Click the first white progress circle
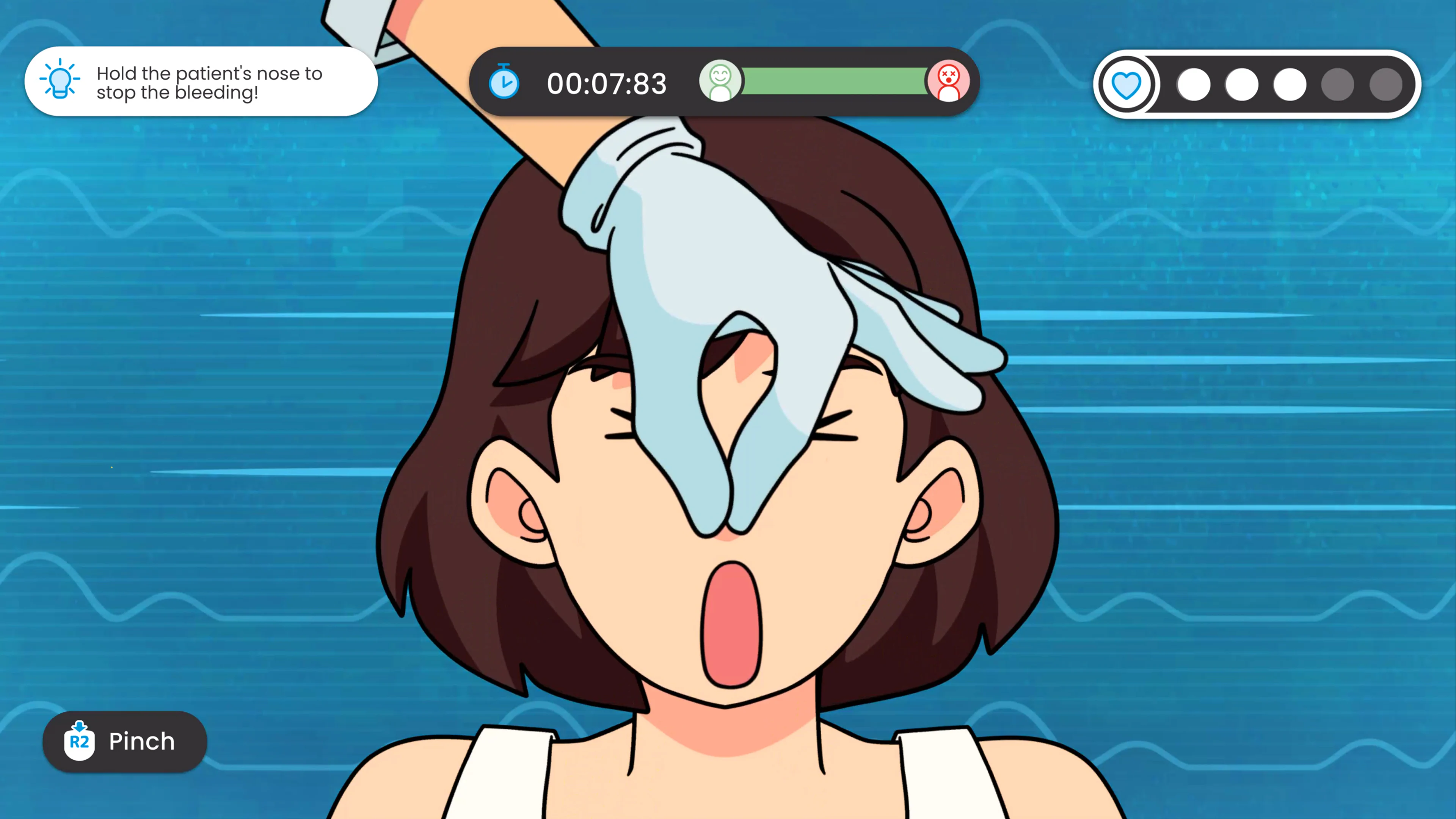 [x=1194, y=85]
